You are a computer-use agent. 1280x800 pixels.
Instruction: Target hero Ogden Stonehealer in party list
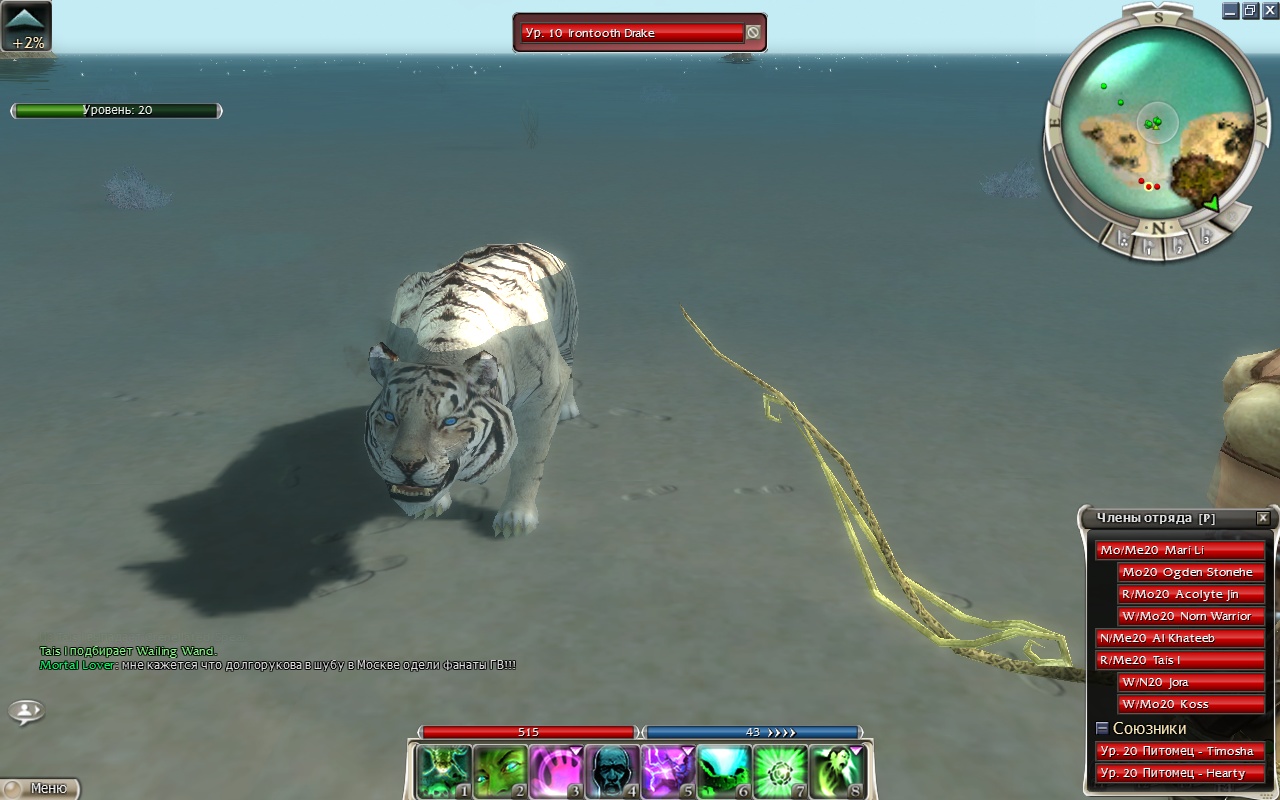1191,572
